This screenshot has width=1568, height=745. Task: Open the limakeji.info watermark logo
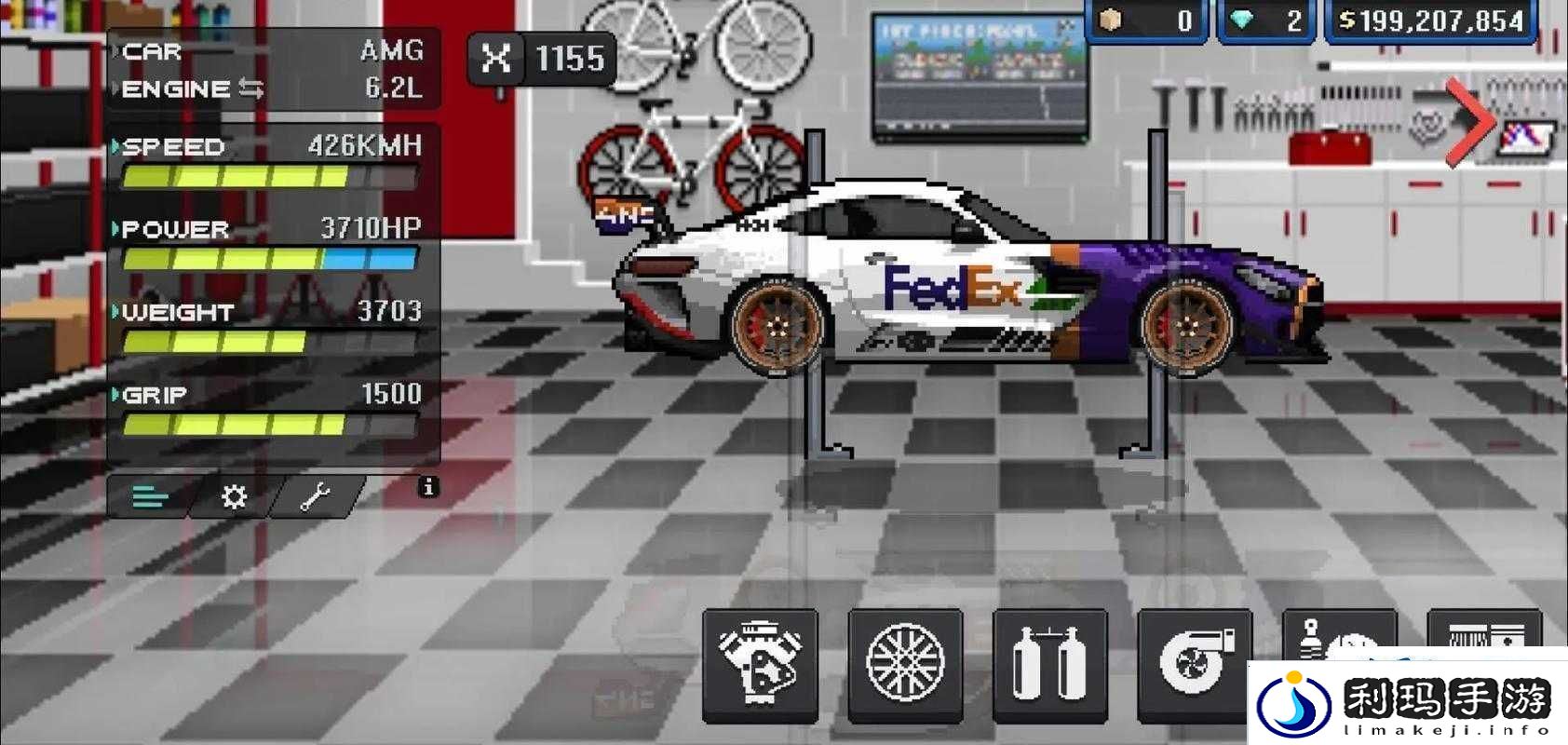pyautogui.click(x=1408, y=702)
